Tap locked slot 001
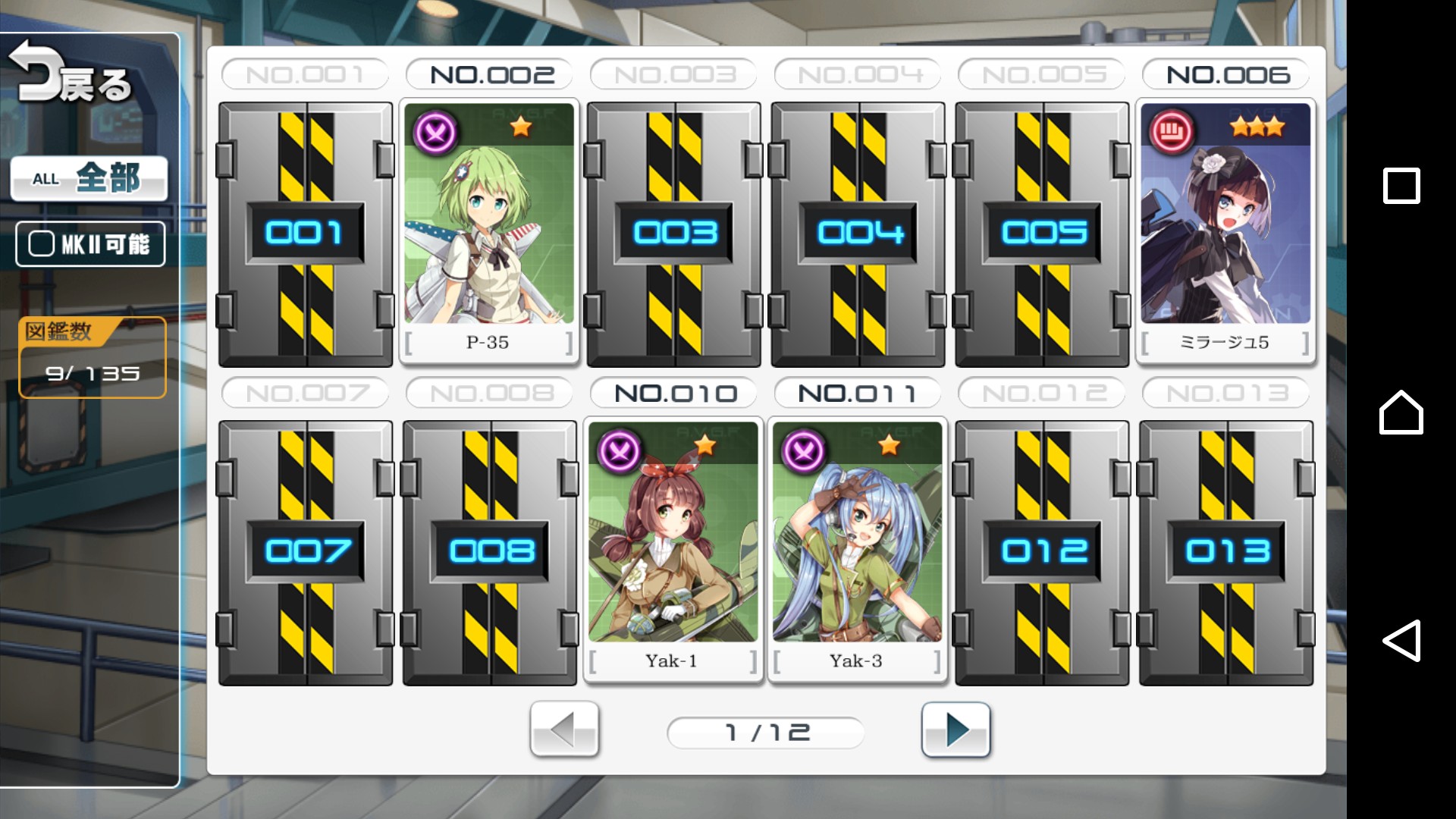The height and width of the screenshot is (819, 1456). tap(306, 234)
